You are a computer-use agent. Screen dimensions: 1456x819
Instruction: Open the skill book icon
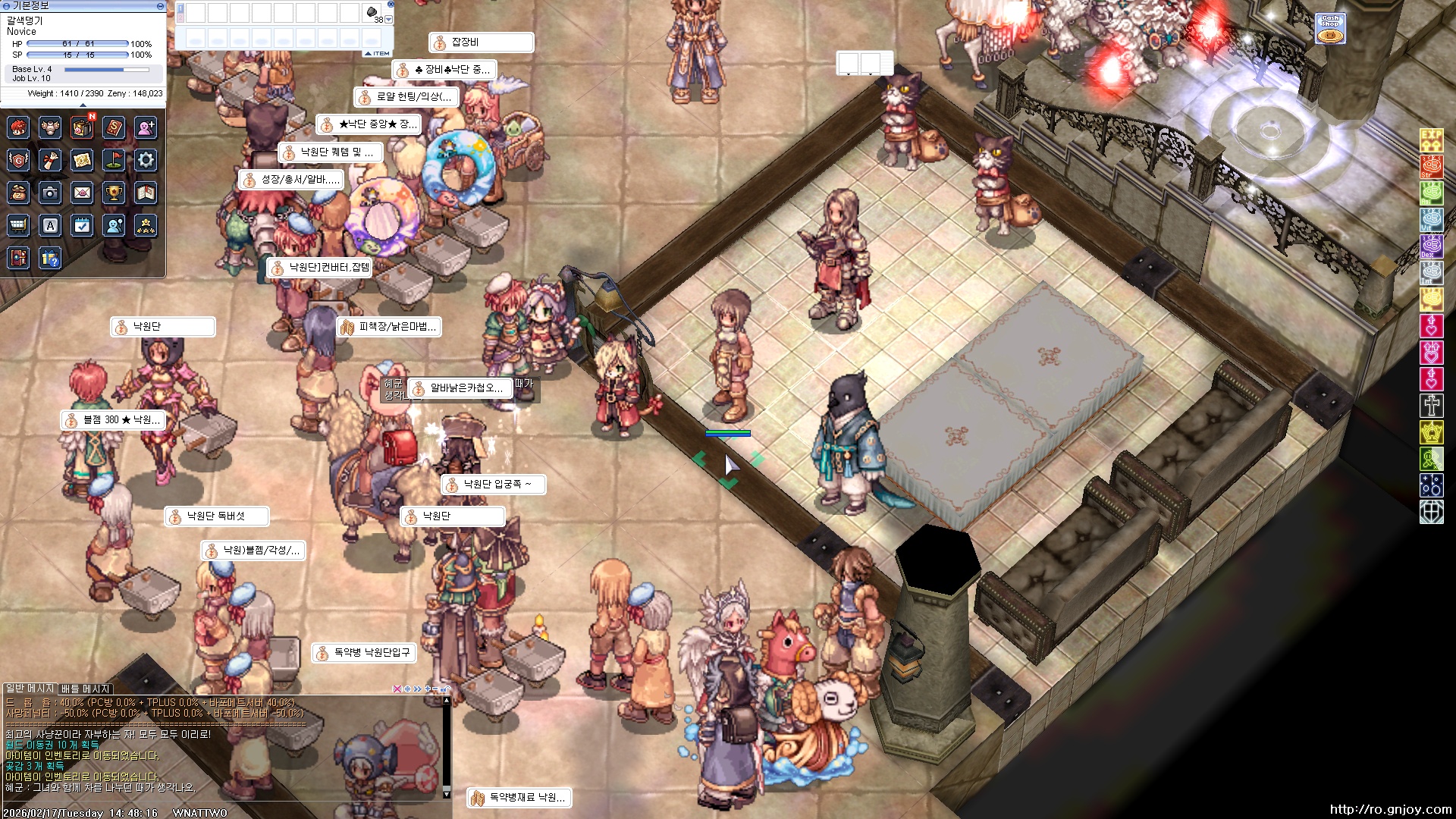coord(114,127)
